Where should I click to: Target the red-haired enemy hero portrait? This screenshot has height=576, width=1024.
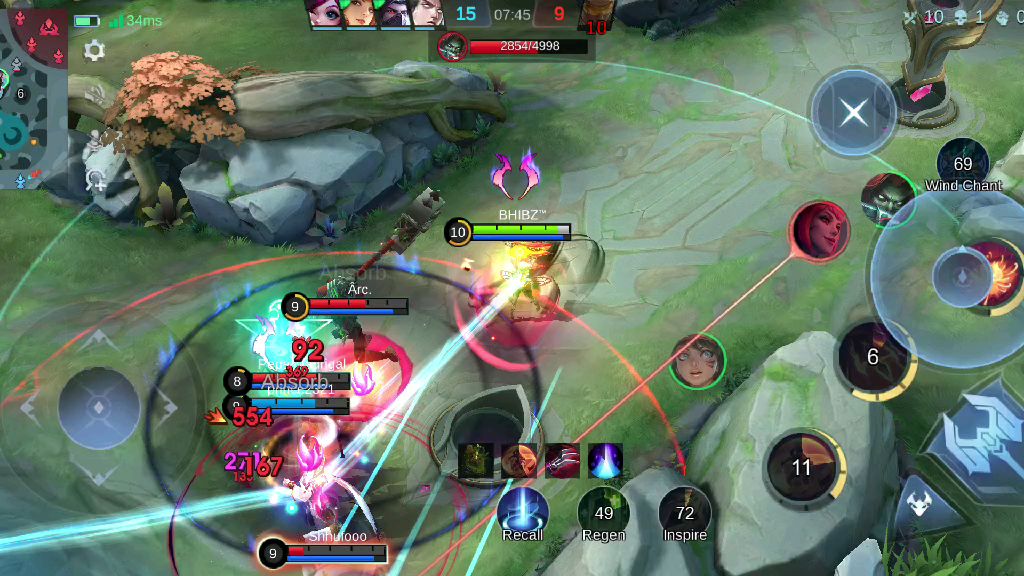(x=820, y=231)
